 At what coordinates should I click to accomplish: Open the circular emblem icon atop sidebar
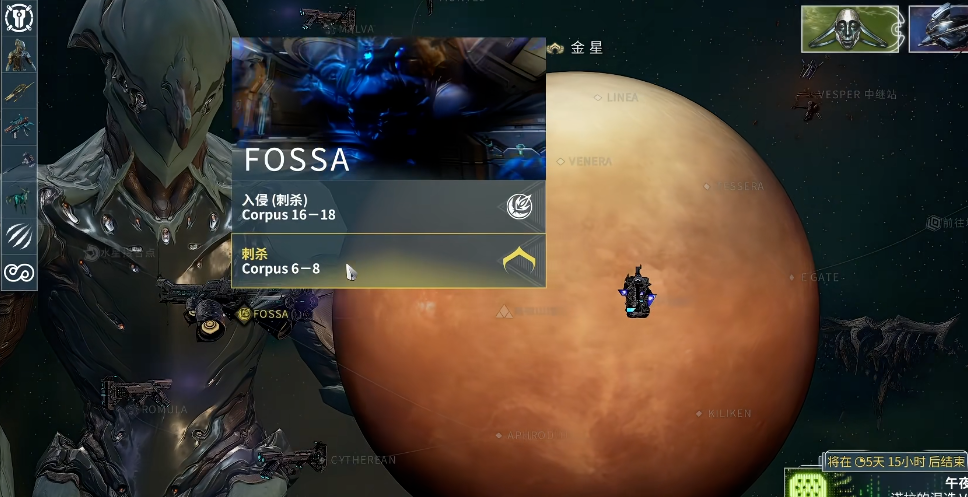click(19, 18)
